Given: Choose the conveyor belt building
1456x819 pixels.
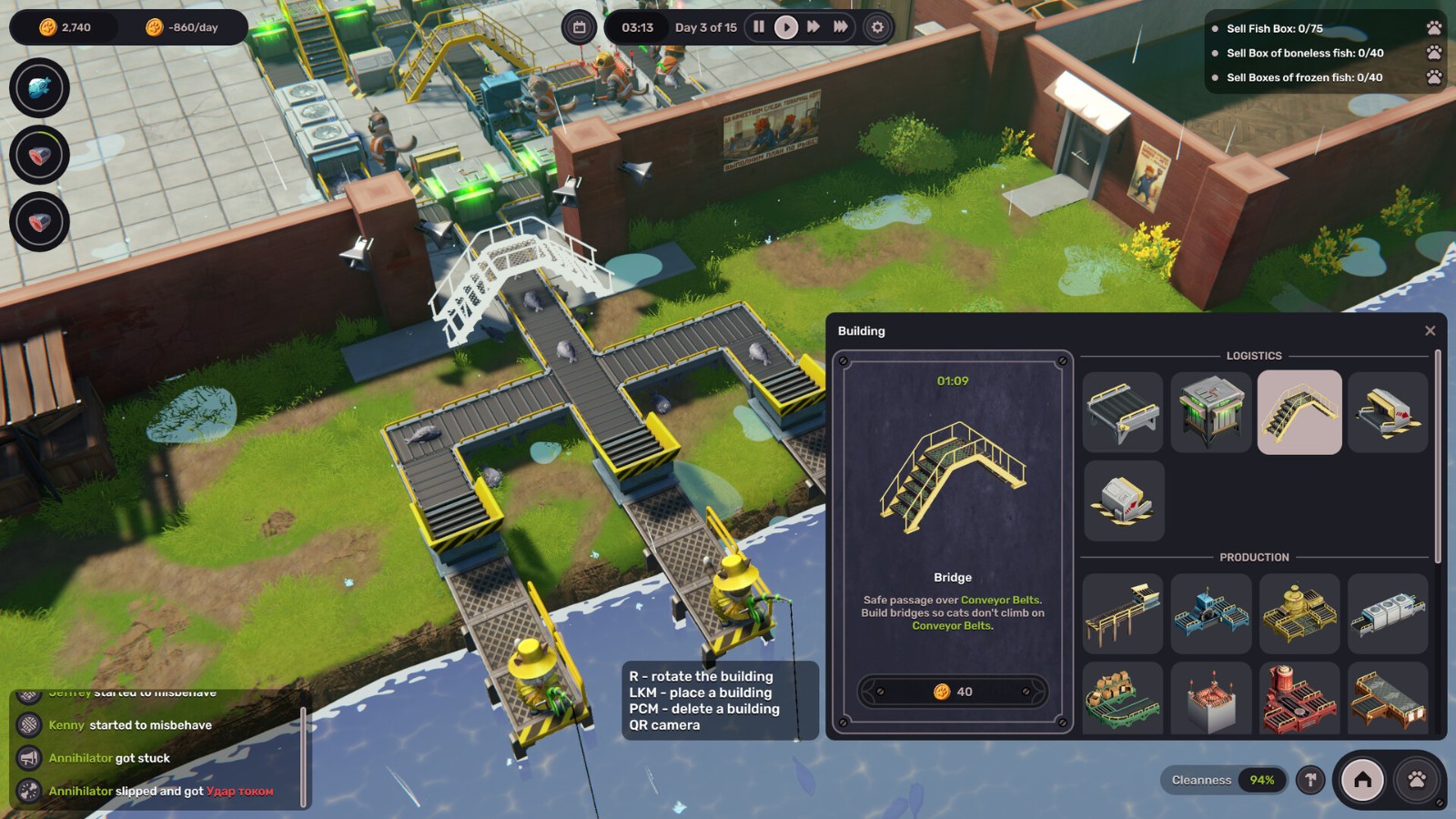Looking at the screenshot, I should [1122, 412].
